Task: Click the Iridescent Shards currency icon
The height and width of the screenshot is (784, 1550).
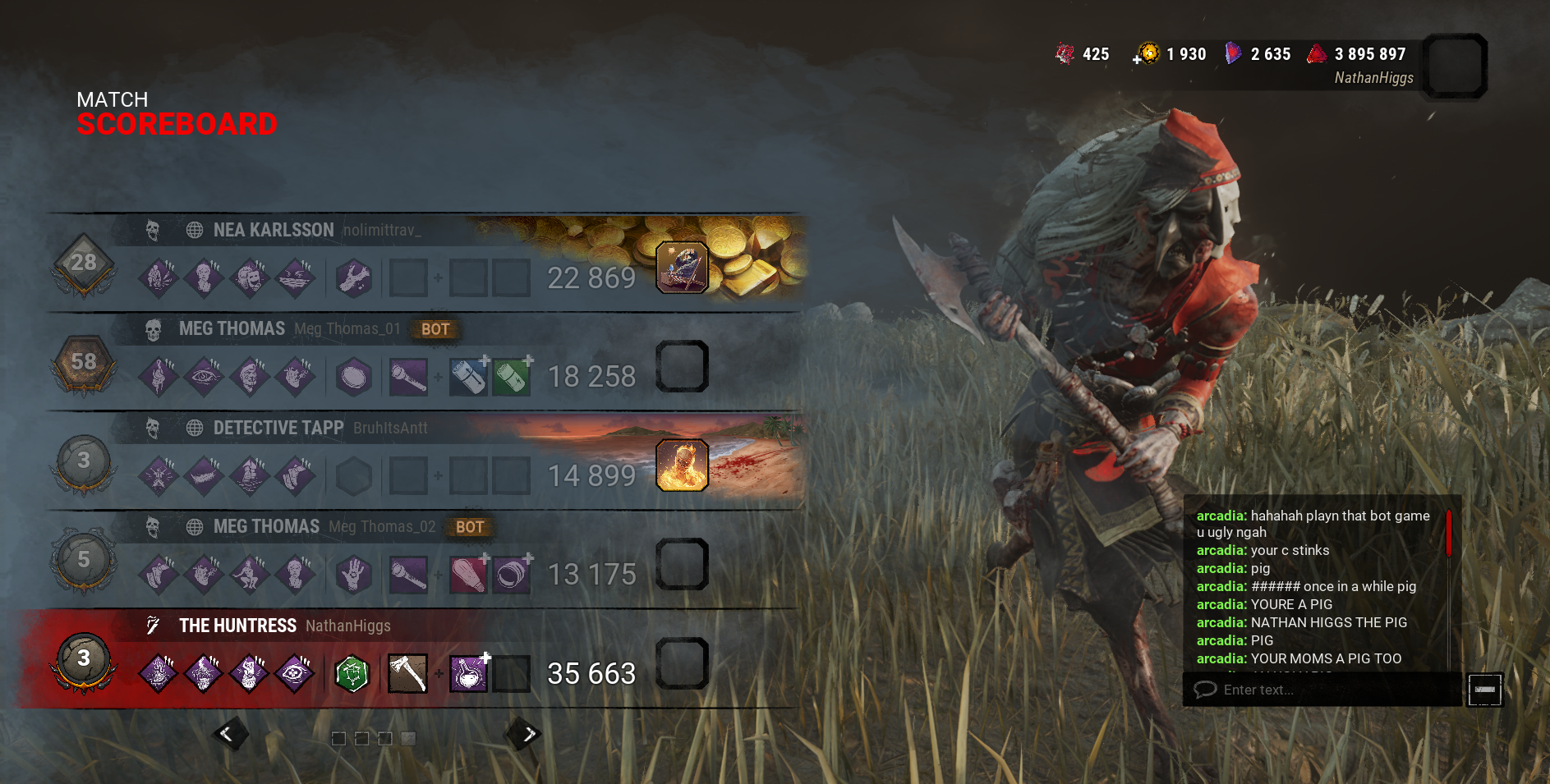Action: (1232, 54)
